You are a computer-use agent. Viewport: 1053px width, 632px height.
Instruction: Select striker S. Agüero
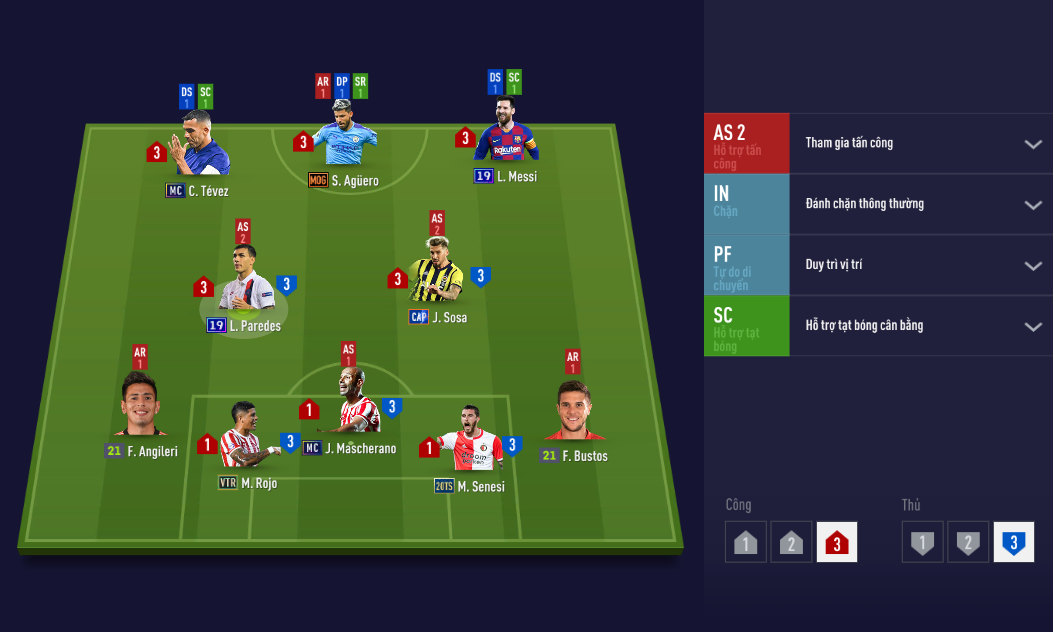click(x=344, y=135)
